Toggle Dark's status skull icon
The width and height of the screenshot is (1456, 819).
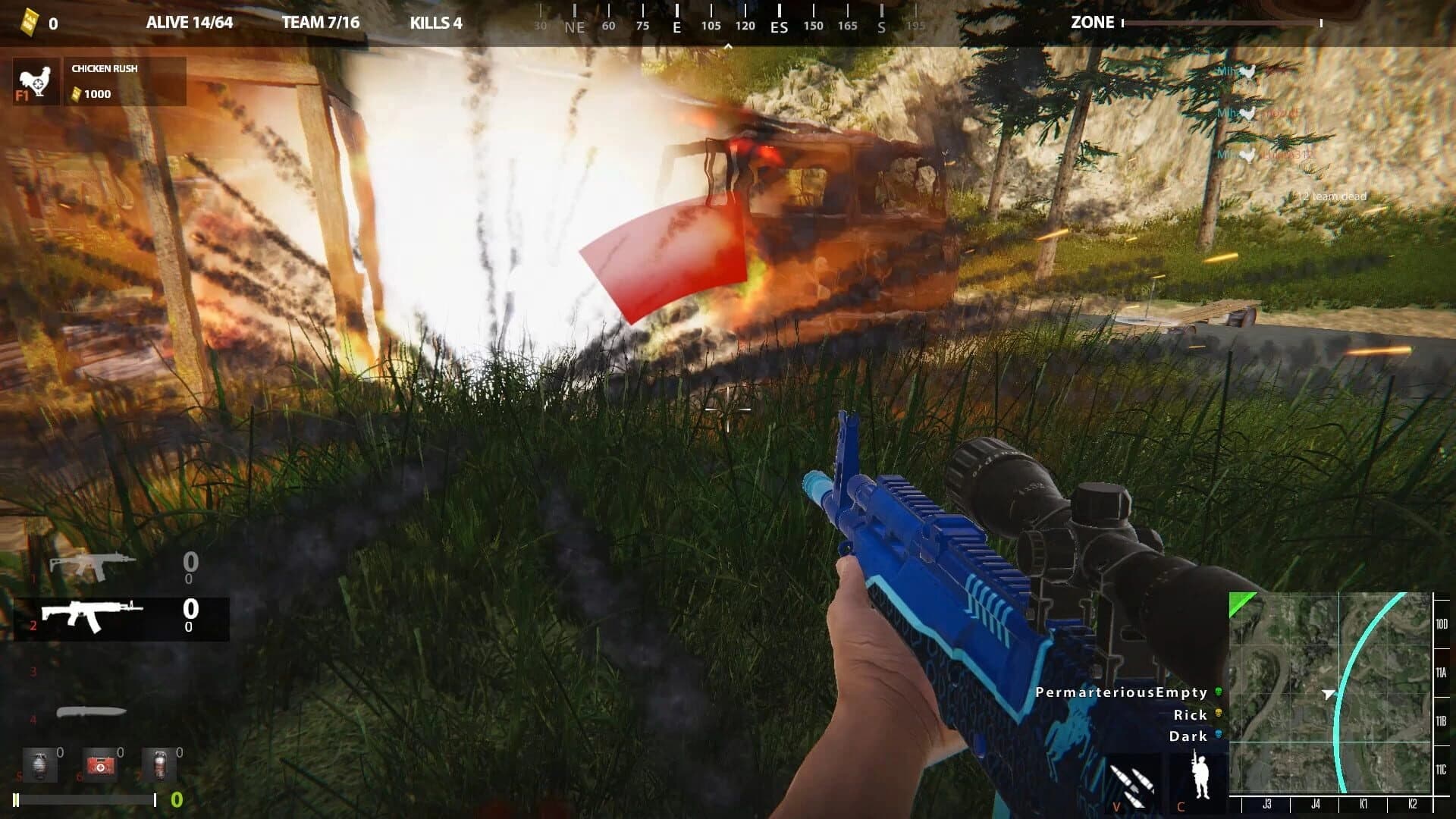pos(1219,734)
